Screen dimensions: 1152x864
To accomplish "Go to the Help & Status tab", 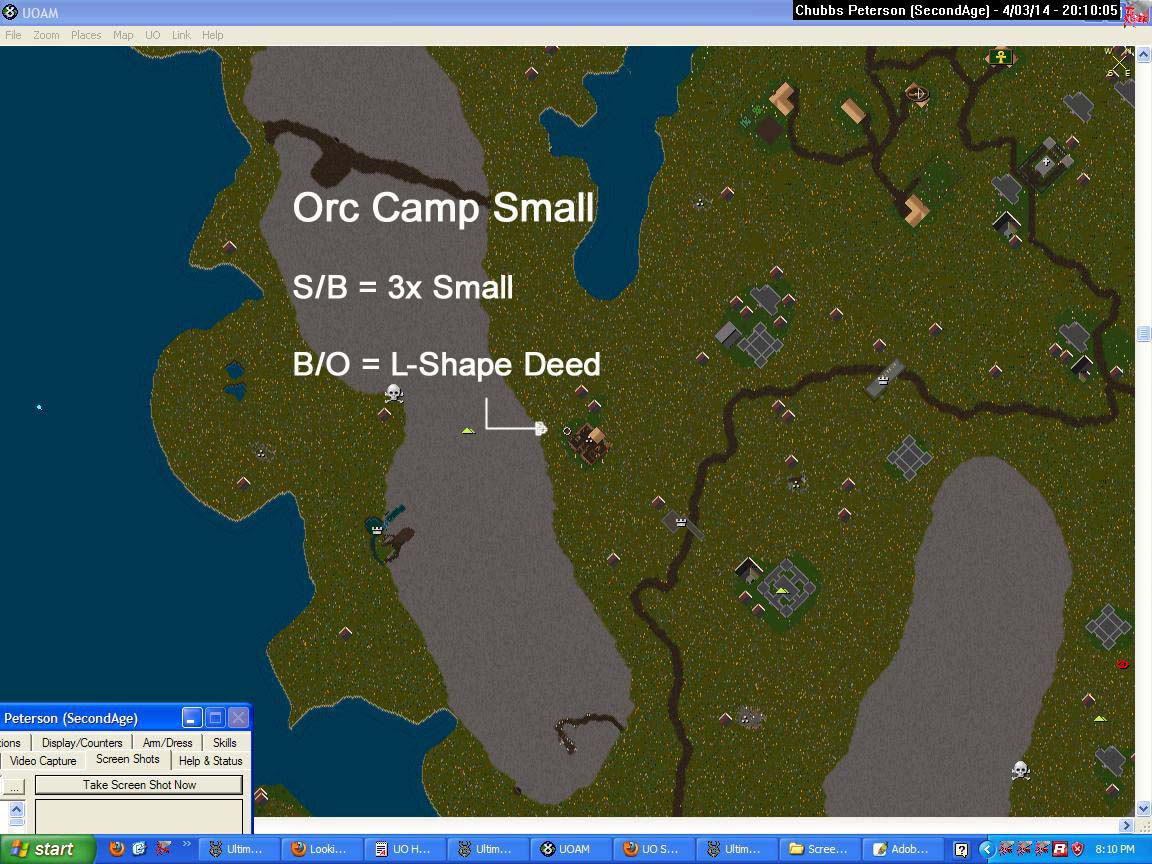I will 211,761.
